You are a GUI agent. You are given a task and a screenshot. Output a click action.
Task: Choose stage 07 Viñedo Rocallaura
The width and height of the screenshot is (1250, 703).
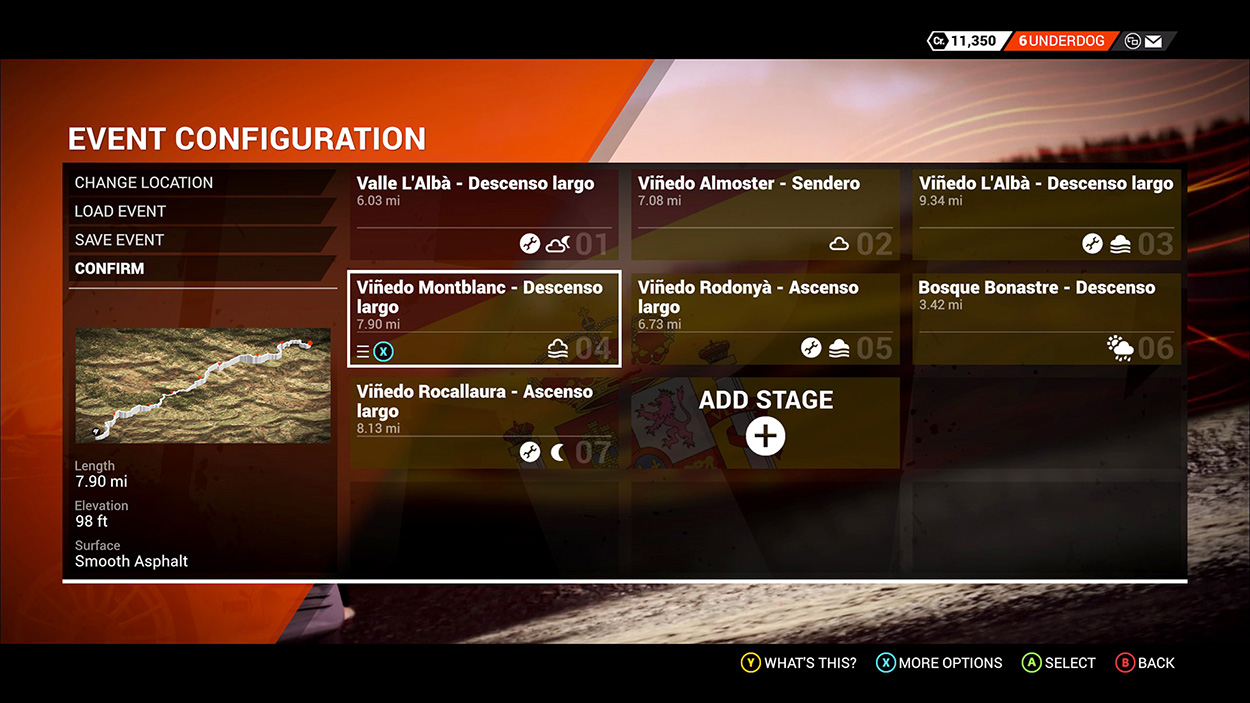484,422
